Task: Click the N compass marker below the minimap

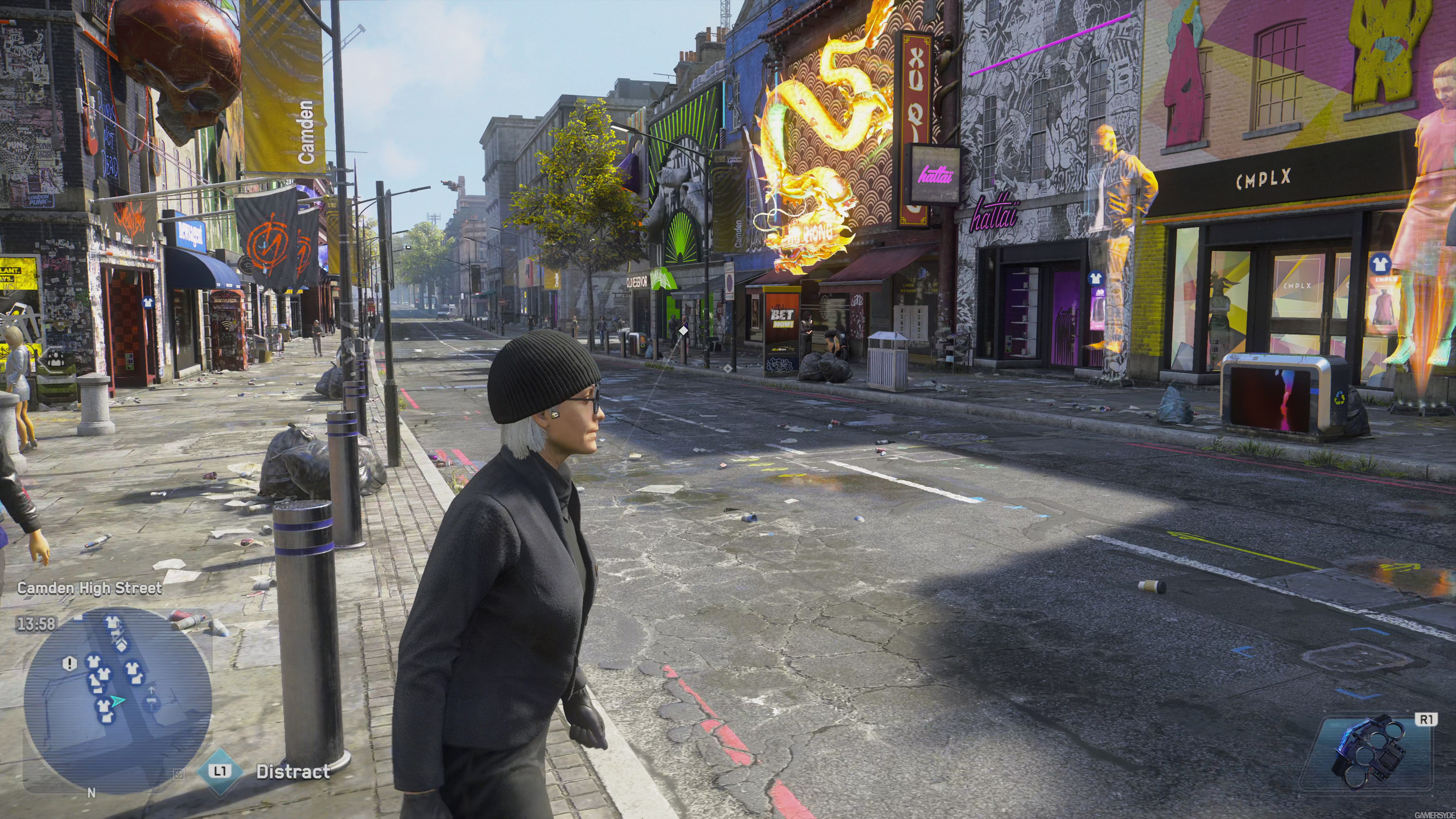Action: click(x=91, y=792)
